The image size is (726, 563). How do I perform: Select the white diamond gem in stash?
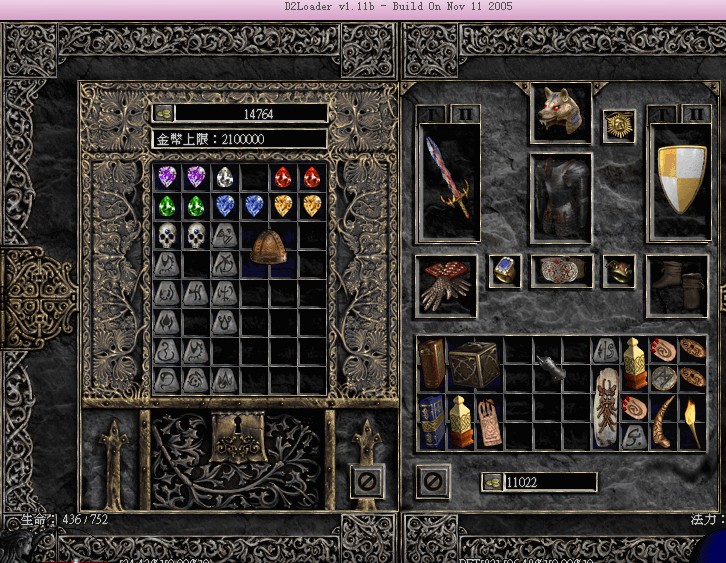[225, 178]
